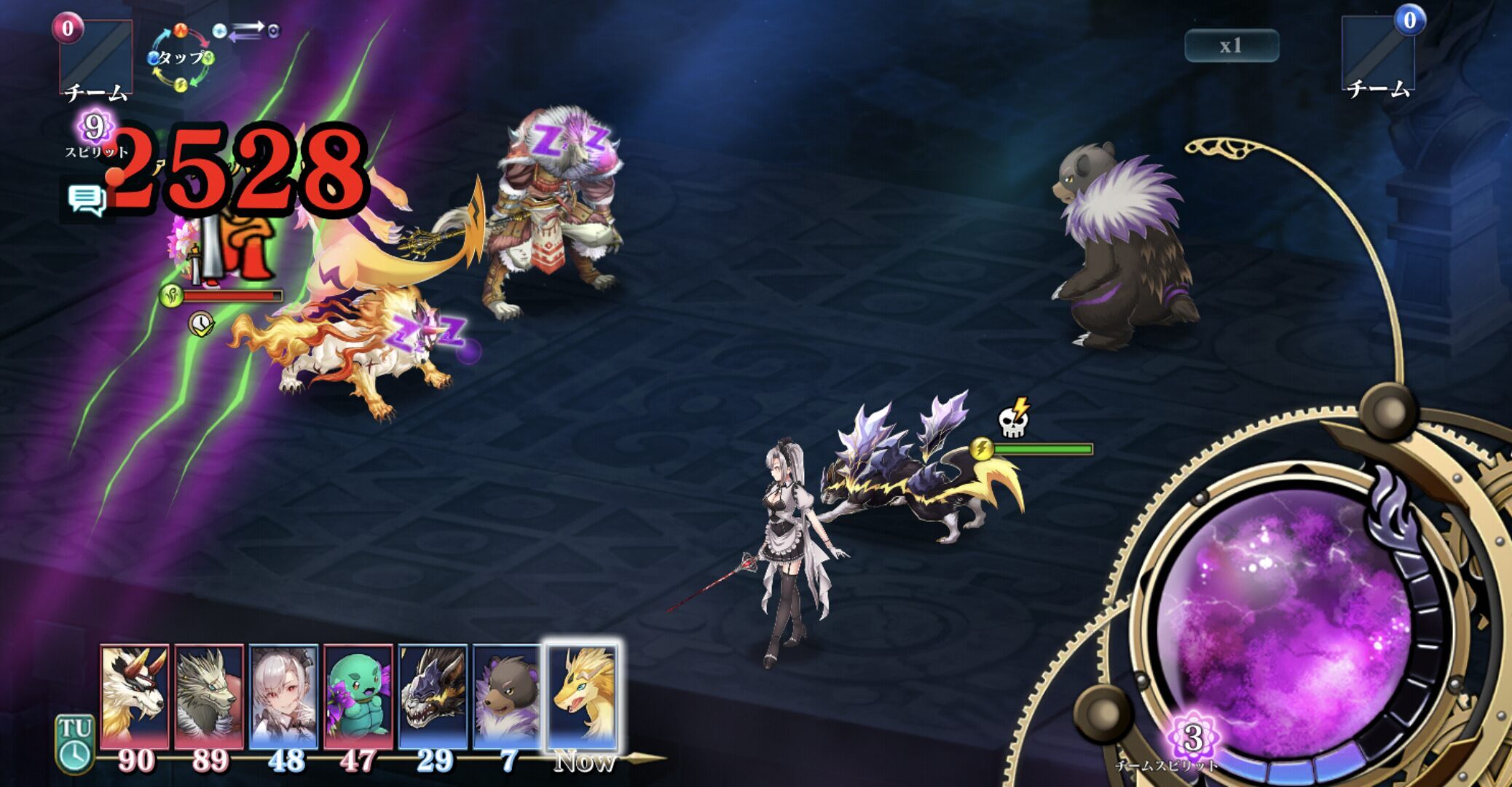Select the grey werewolf turn portrait

pyautogui.click(x=209, y=696)
